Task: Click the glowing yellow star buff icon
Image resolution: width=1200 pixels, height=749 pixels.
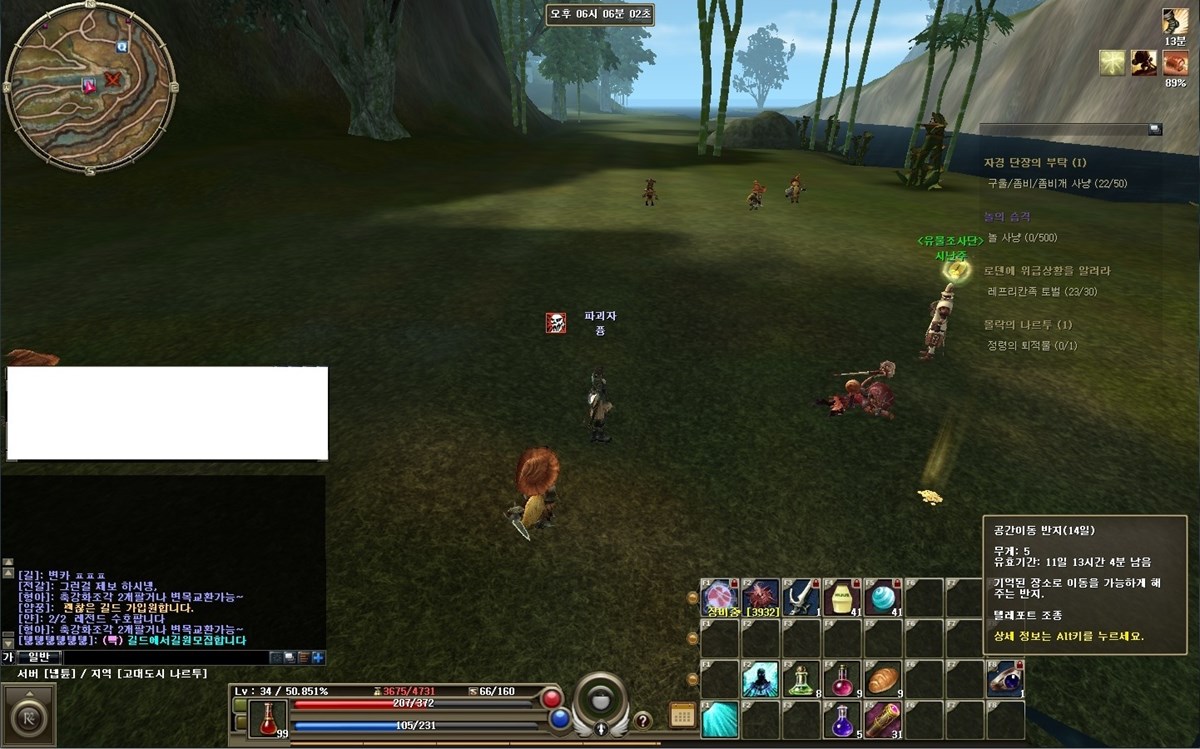Action: pyautogui.click(x=1112, y=63)
